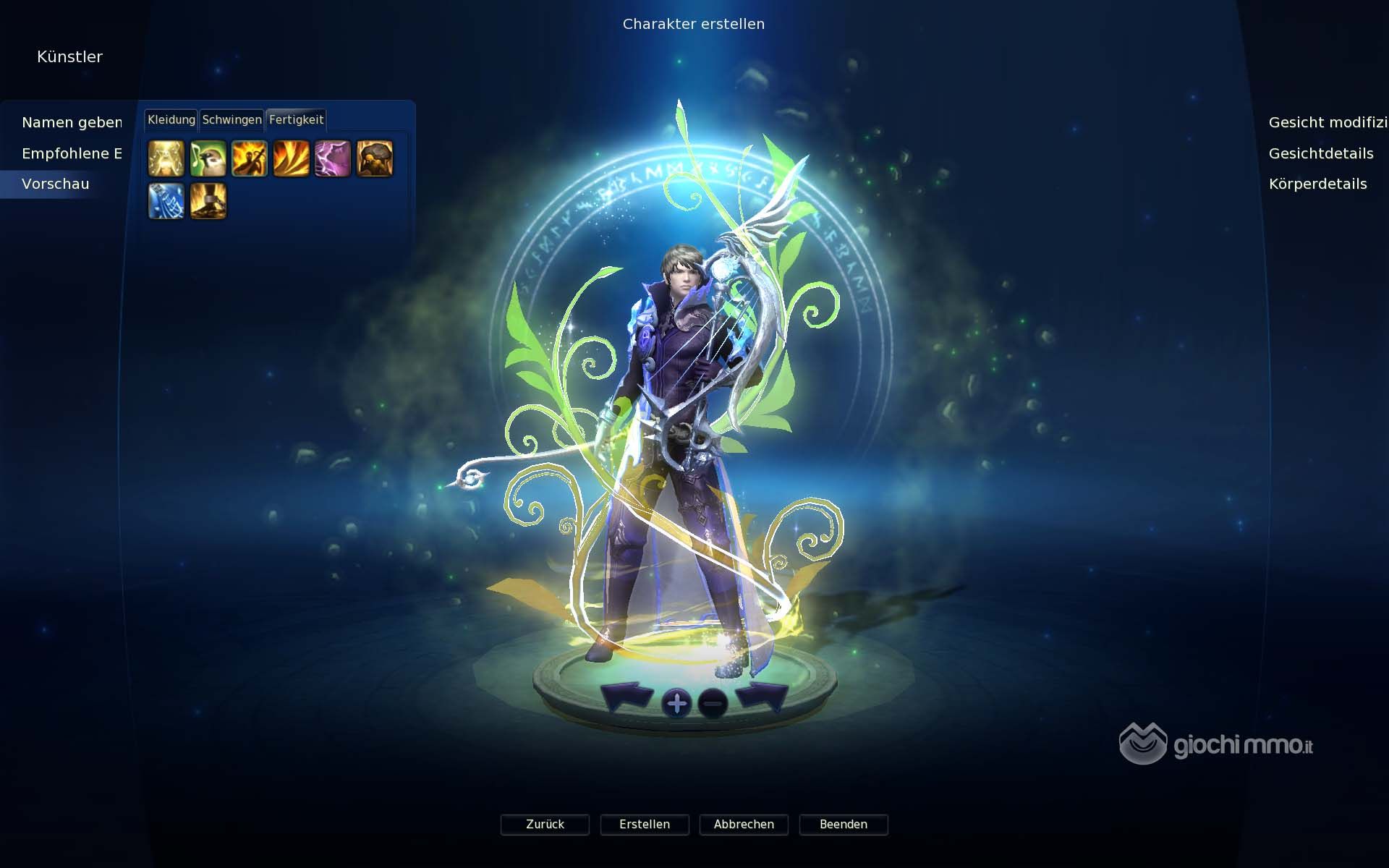This screenshot has width=1389, height=868.
Task: Preview the blue harp strings skill
Action: coord(166,200)
